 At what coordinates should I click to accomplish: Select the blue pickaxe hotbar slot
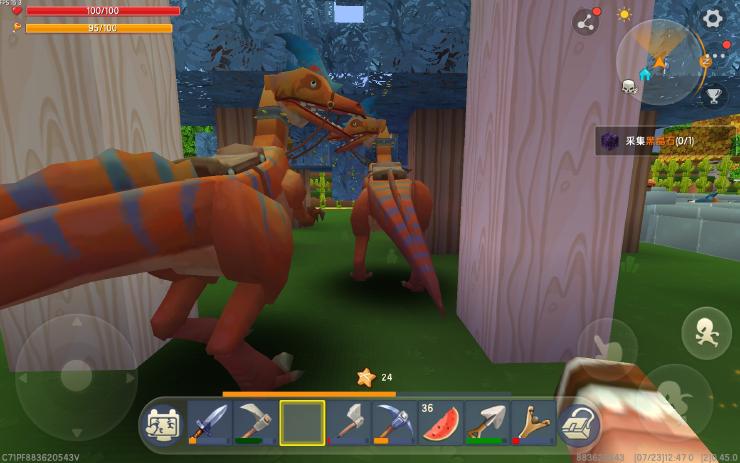[x=394, y=423]
